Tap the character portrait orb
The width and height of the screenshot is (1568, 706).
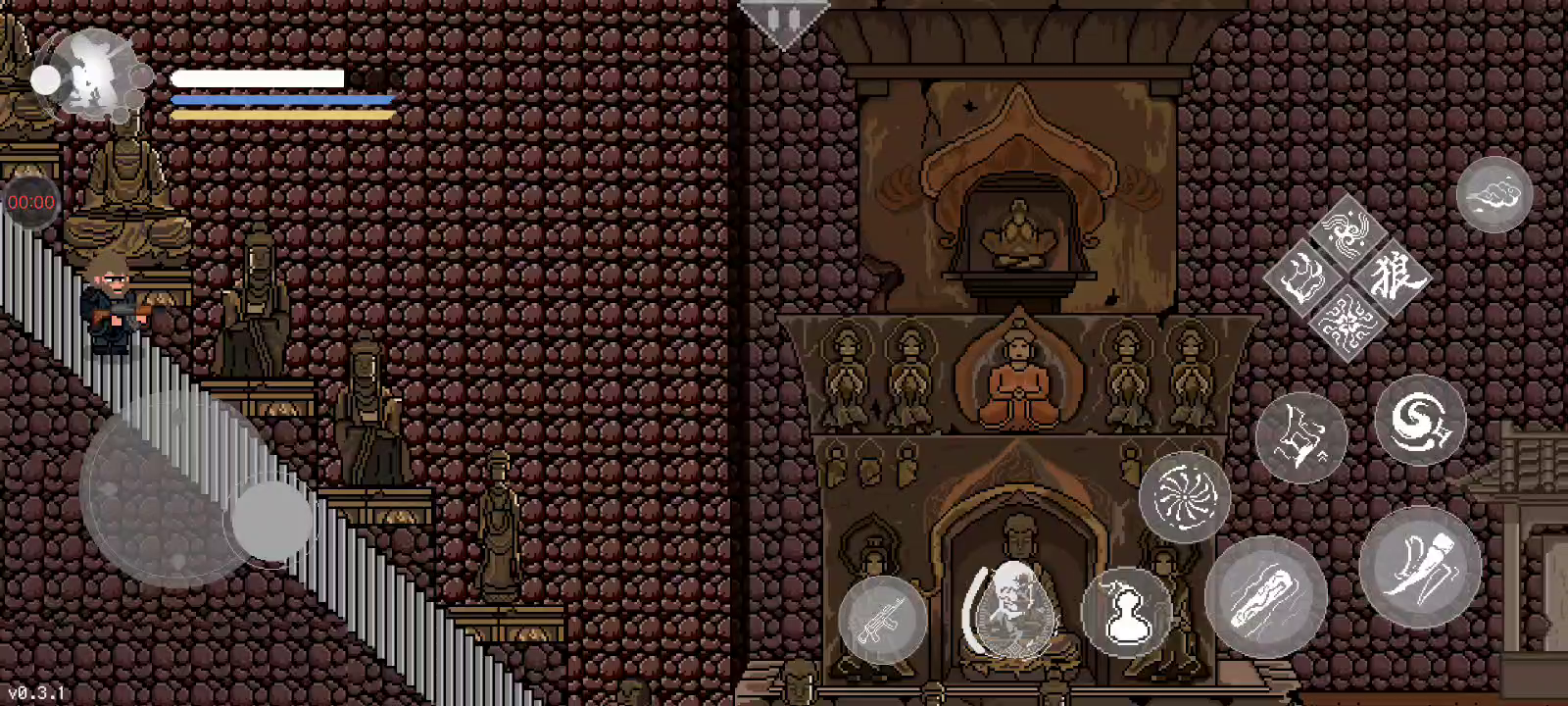pos(93,74)
